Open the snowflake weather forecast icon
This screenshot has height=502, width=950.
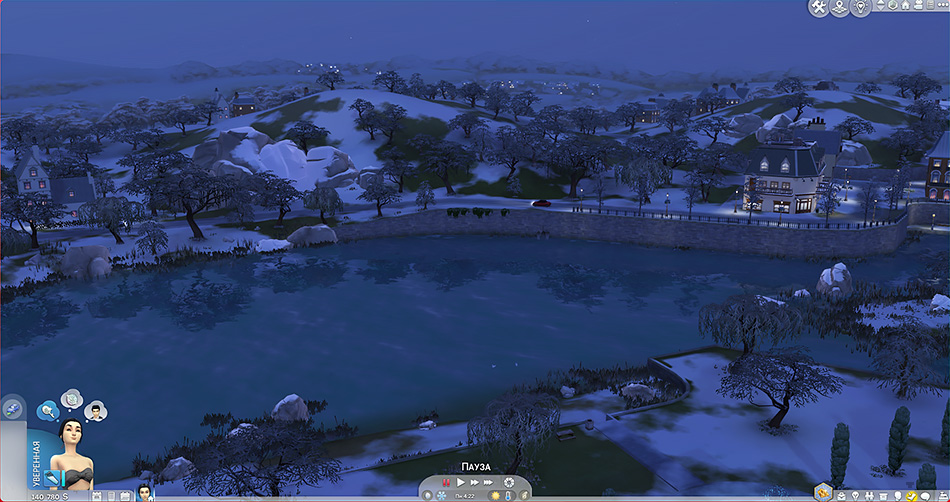point(440,495)
